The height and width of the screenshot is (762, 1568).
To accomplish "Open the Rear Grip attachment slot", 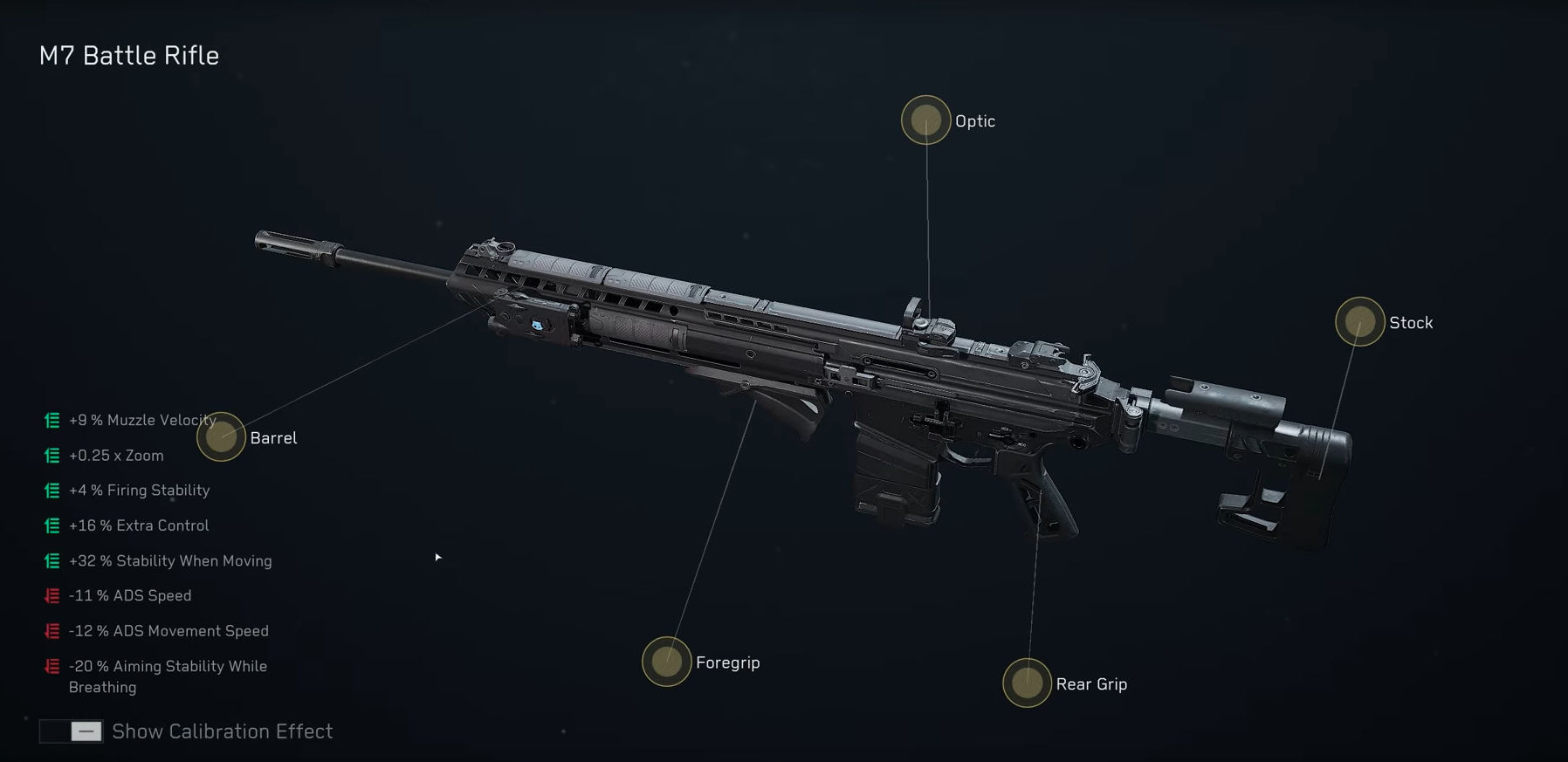I will coord(1027,683).
